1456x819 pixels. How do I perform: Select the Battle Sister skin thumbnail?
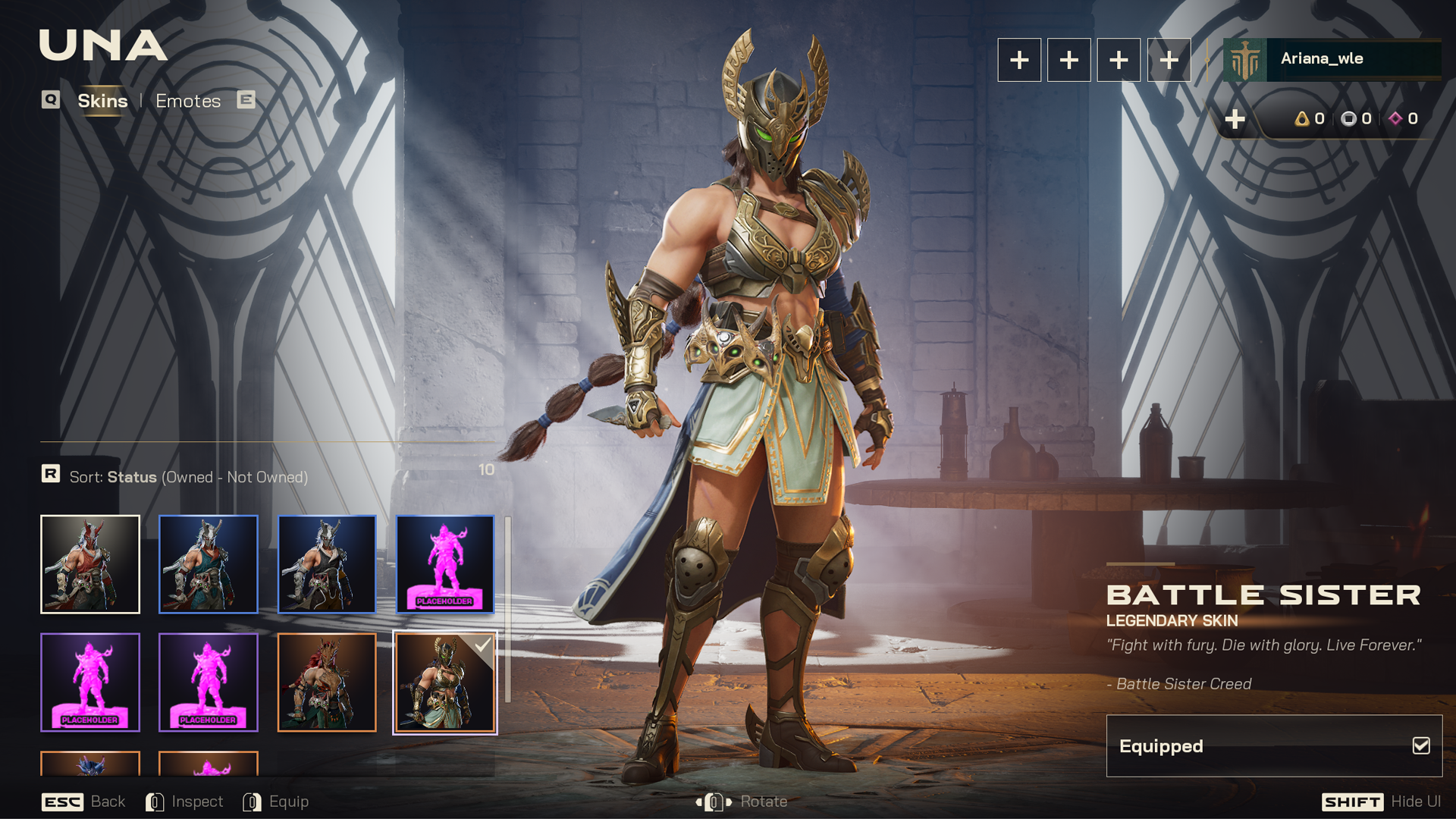click(x=445, y=682)
